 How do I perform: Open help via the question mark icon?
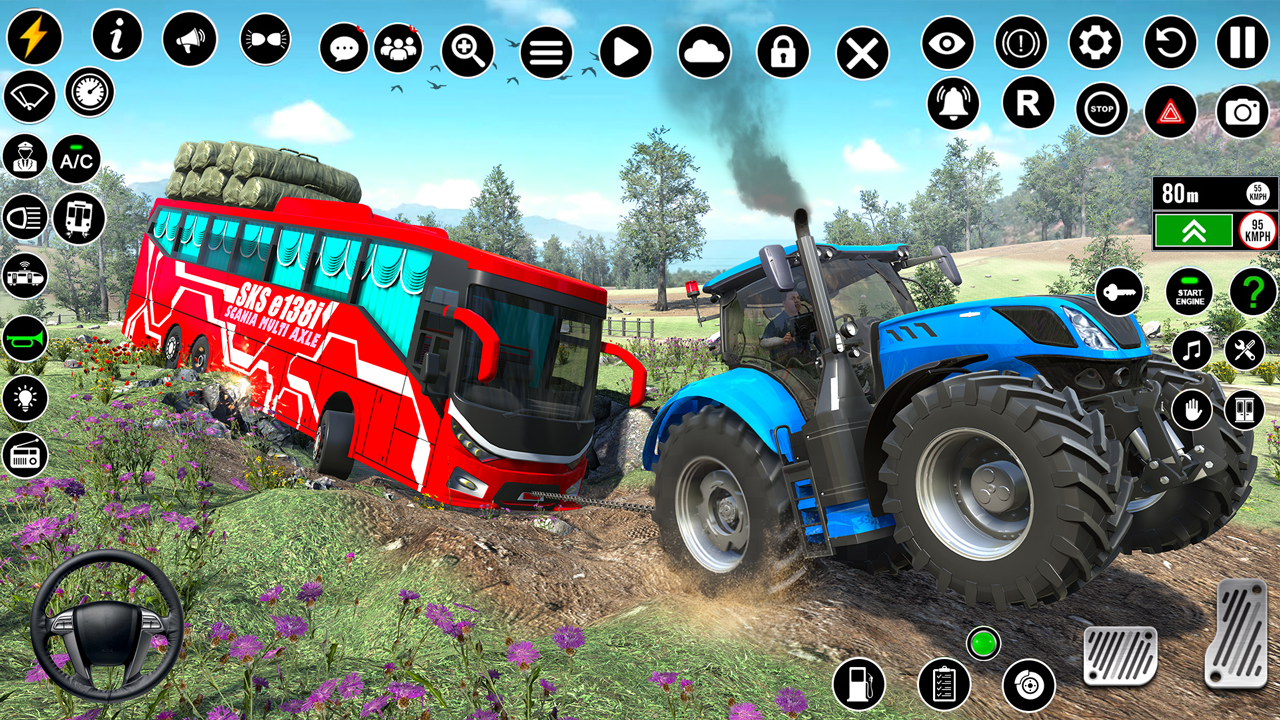coord(1253,293)
